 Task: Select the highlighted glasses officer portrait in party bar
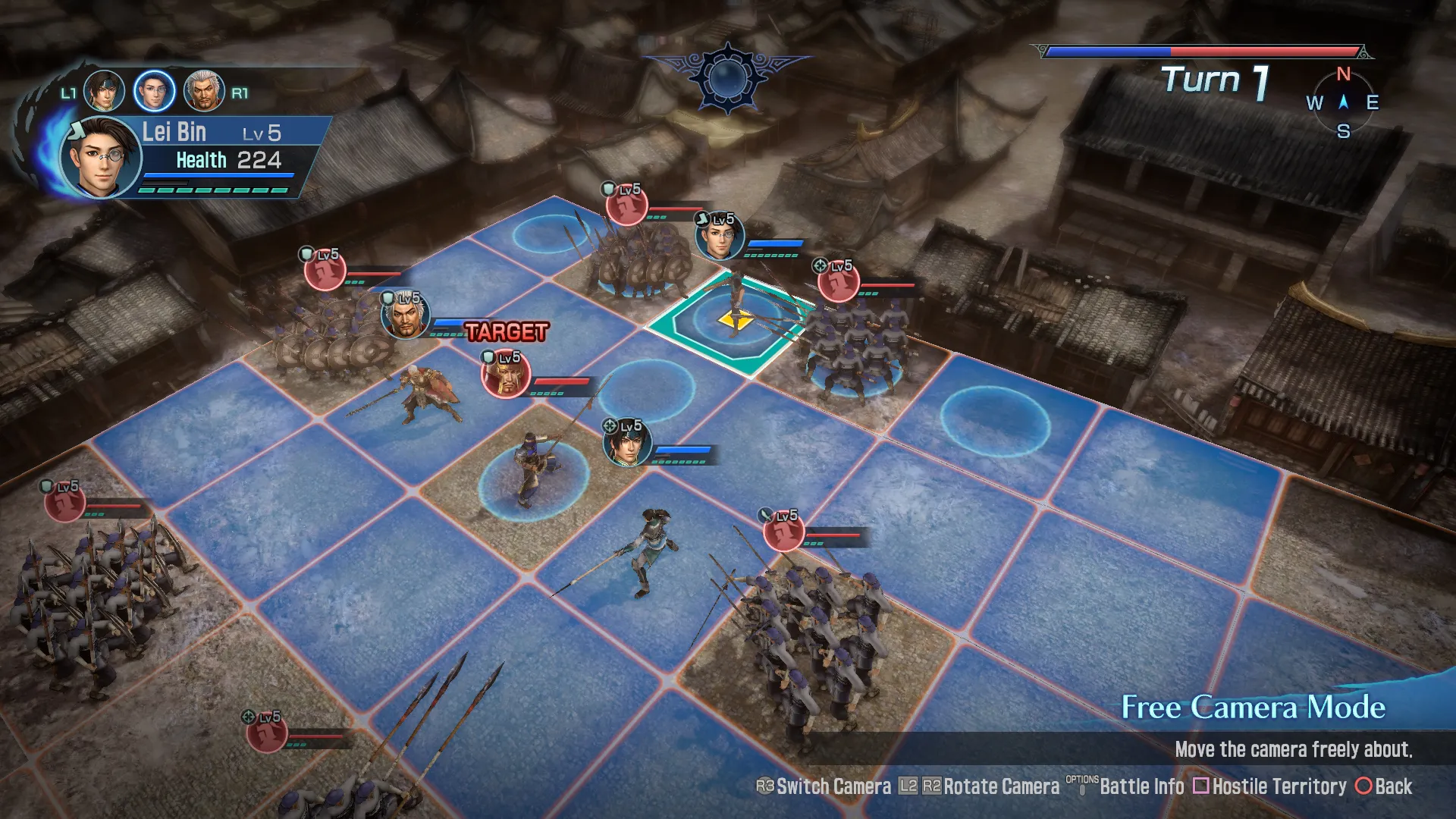click(154, 91)
